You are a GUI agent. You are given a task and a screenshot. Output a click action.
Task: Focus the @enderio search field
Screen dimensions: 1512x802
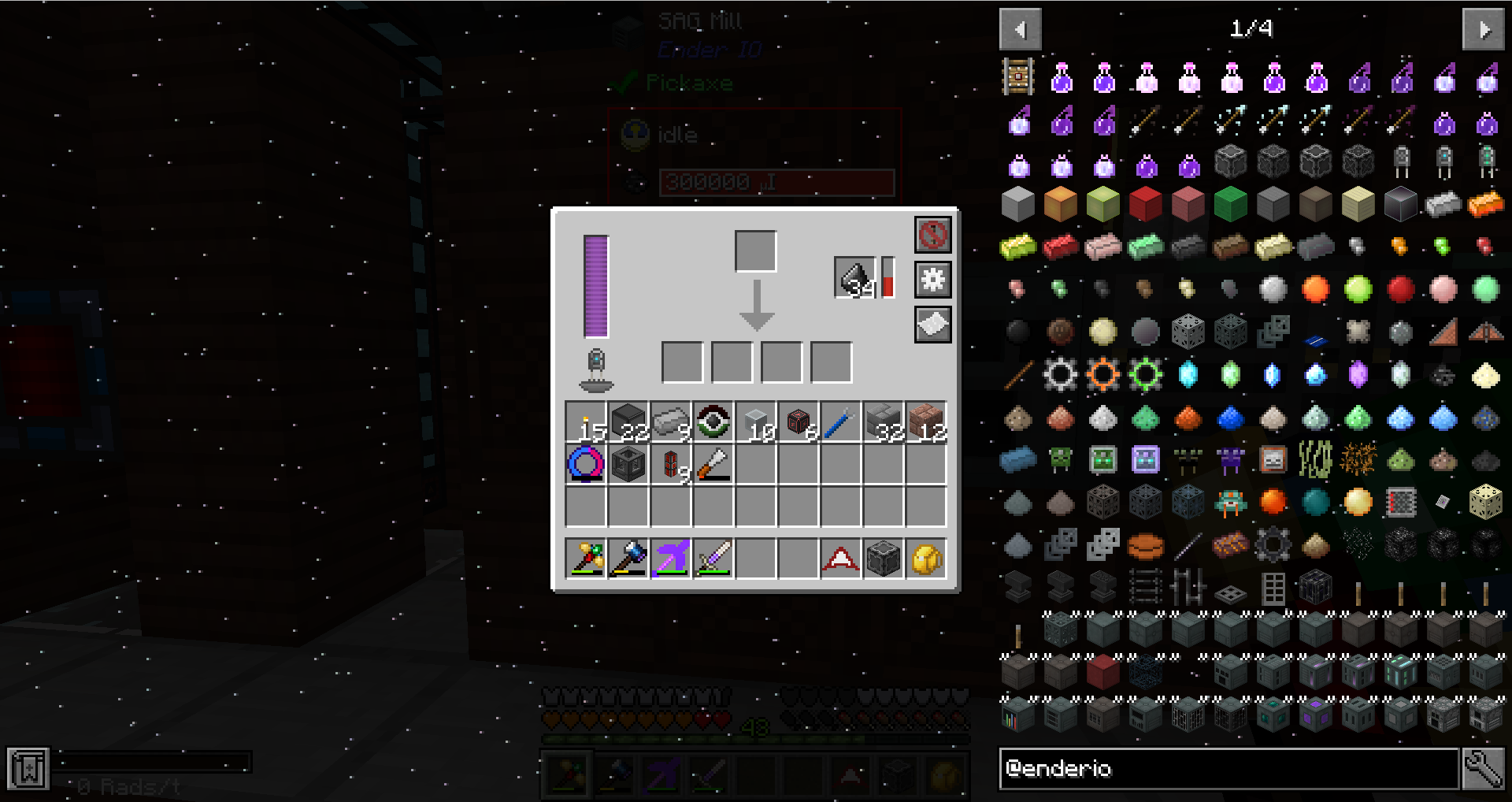1228,768
